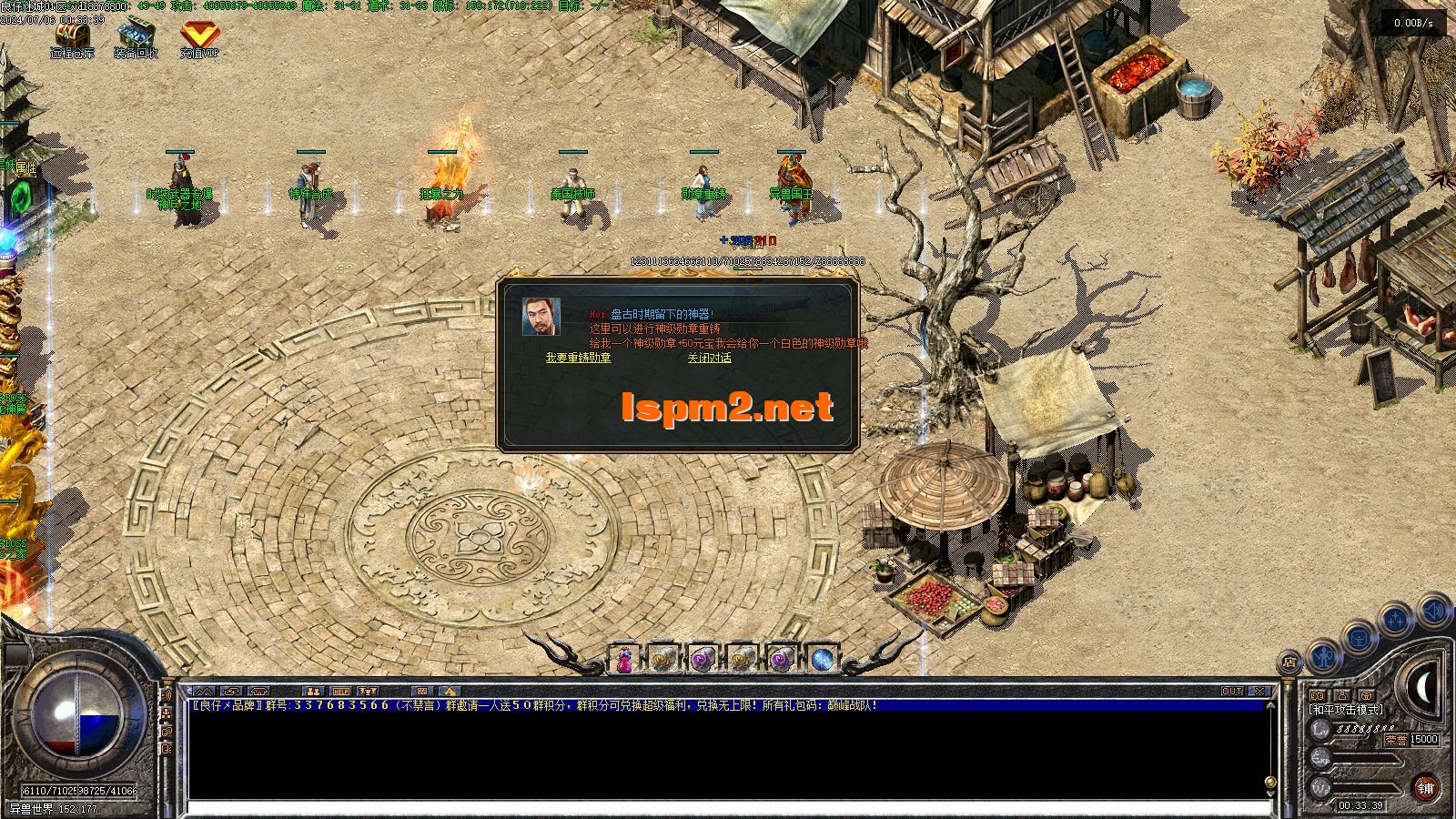1456x819 pixels.
Task: Click the orange house button above chat
Action: 448,691
